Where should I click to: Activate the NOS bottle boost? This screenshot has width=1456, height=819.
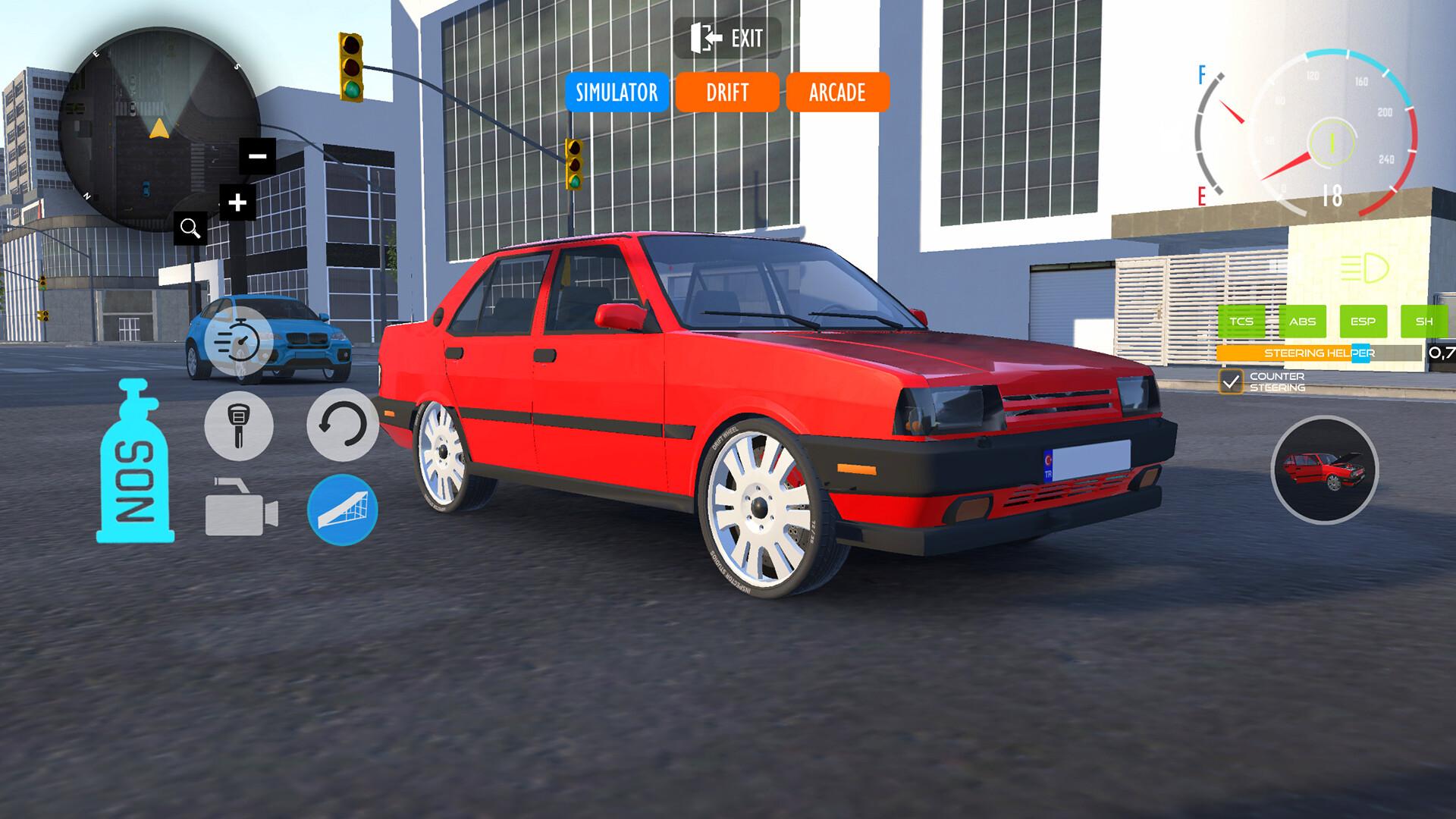[135, 463]
